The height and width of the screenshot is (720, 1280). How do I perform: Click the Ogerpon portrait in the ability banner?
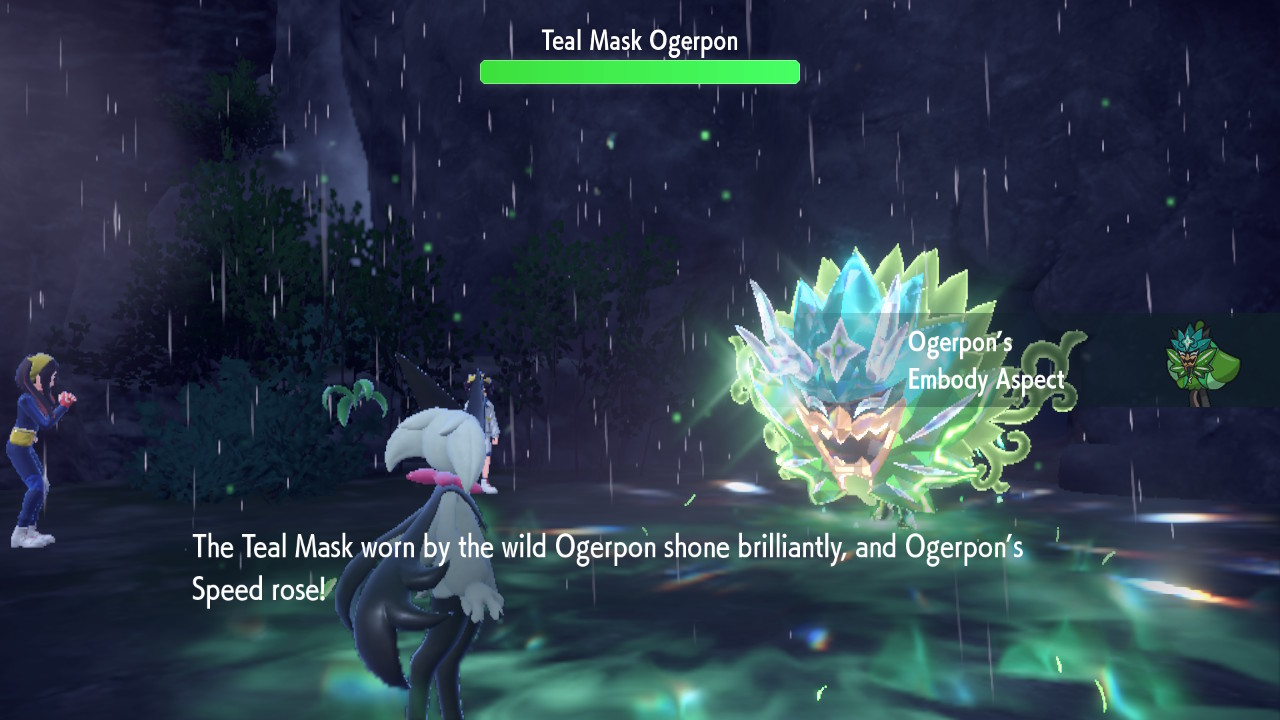[1202, 361]
